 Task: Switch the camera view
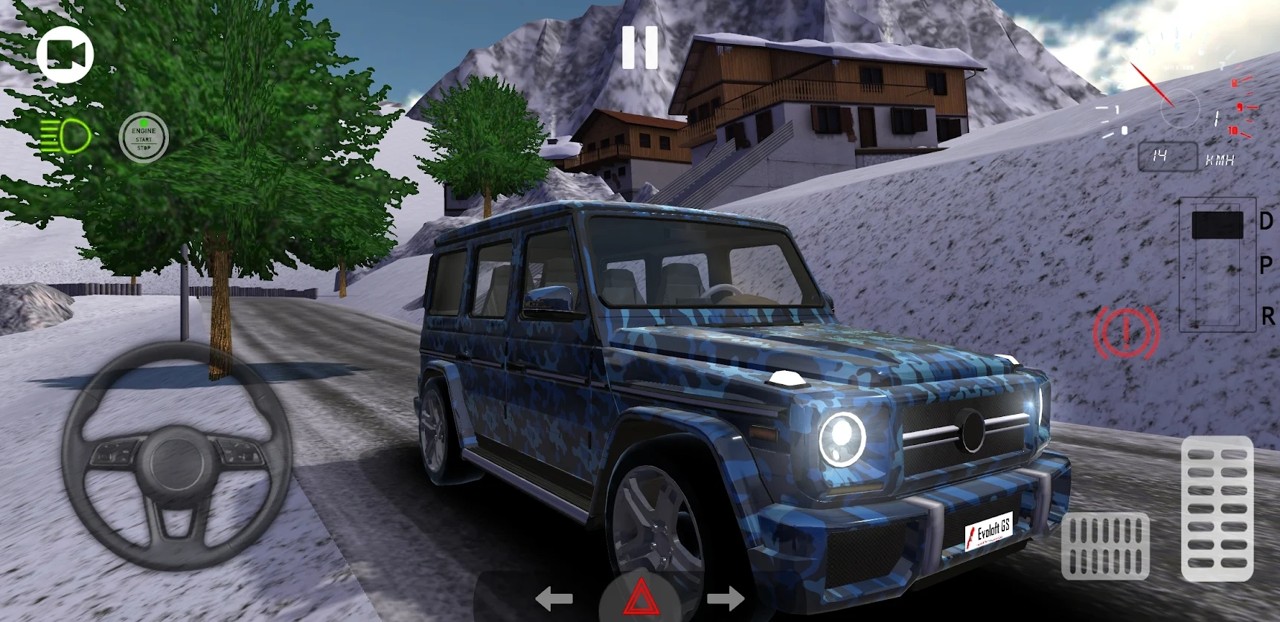[x=65, y=56]
